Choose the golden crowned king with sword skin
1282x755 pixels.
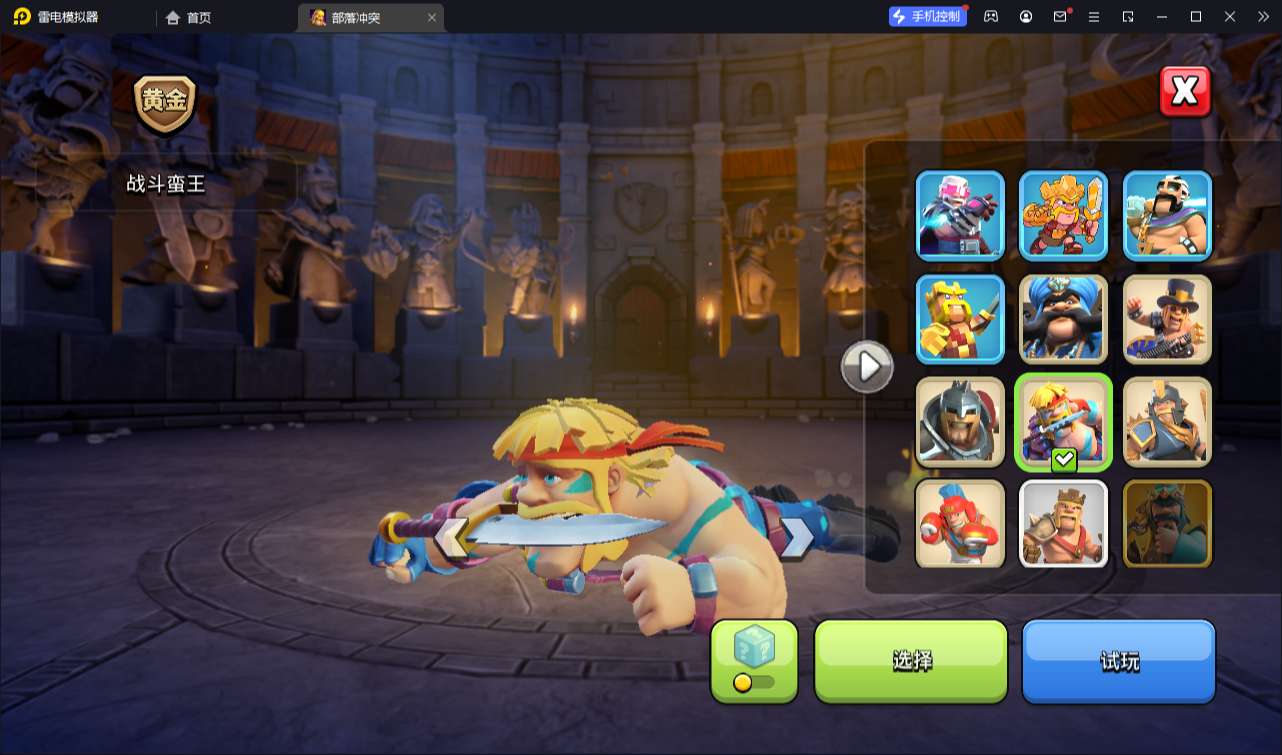[x=1063, y=215]
